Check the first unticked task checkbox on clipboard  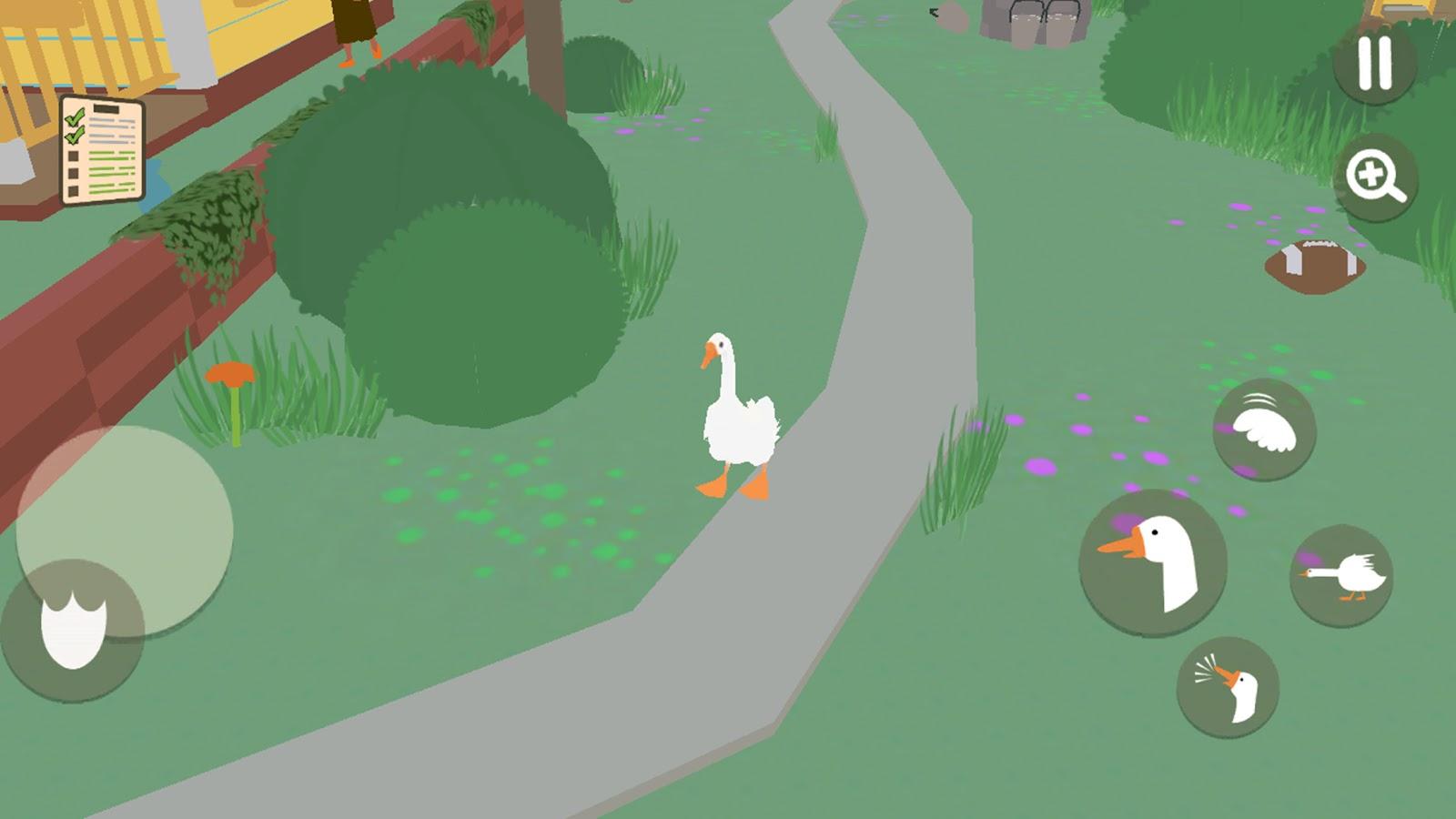click(73, 157)
